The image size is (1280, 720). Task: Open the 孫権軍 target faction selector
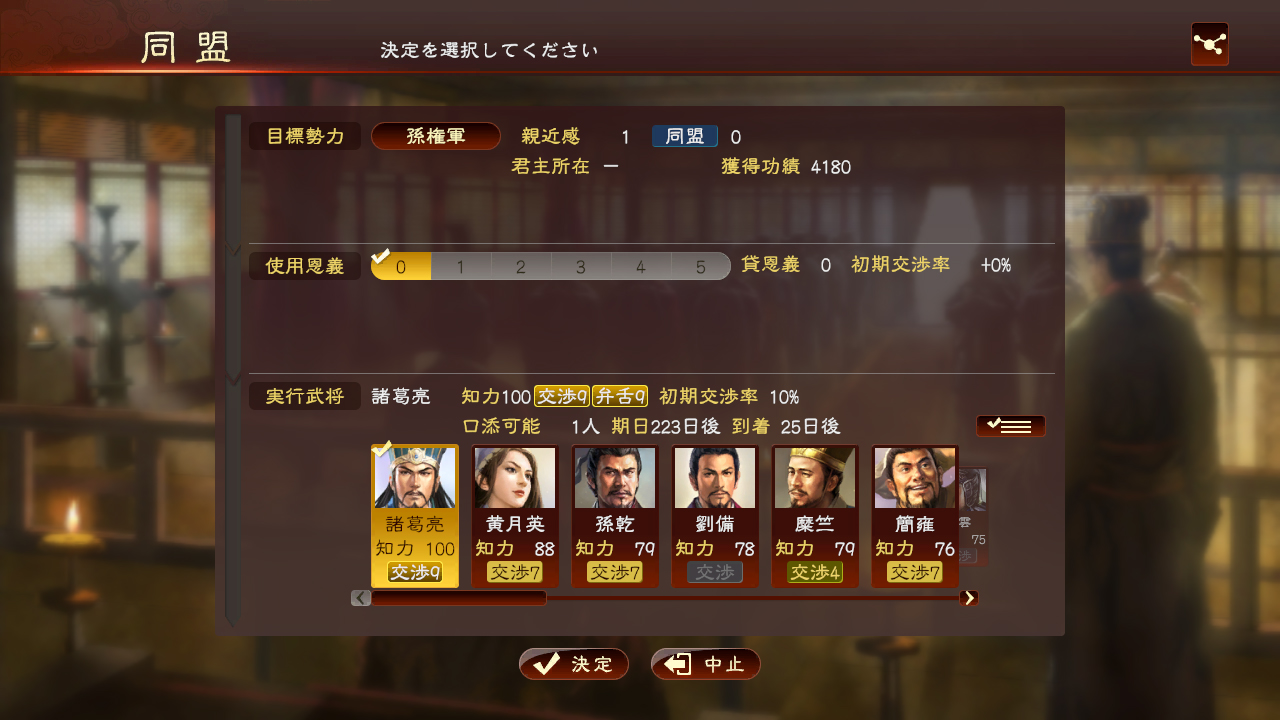[436, 136]
